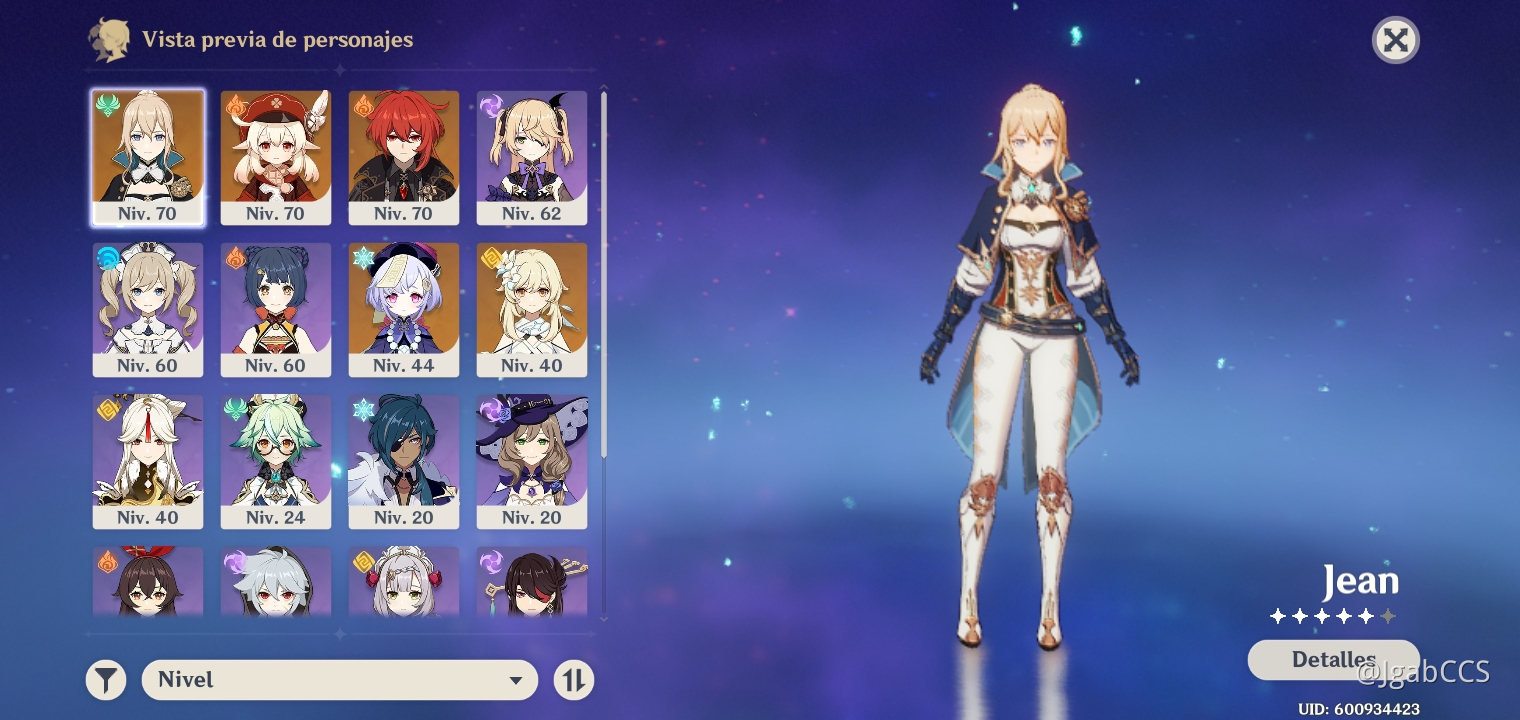Toggle the level sort order
Image resolution: width=1520 pixels, height=720 pixels.
574,679
